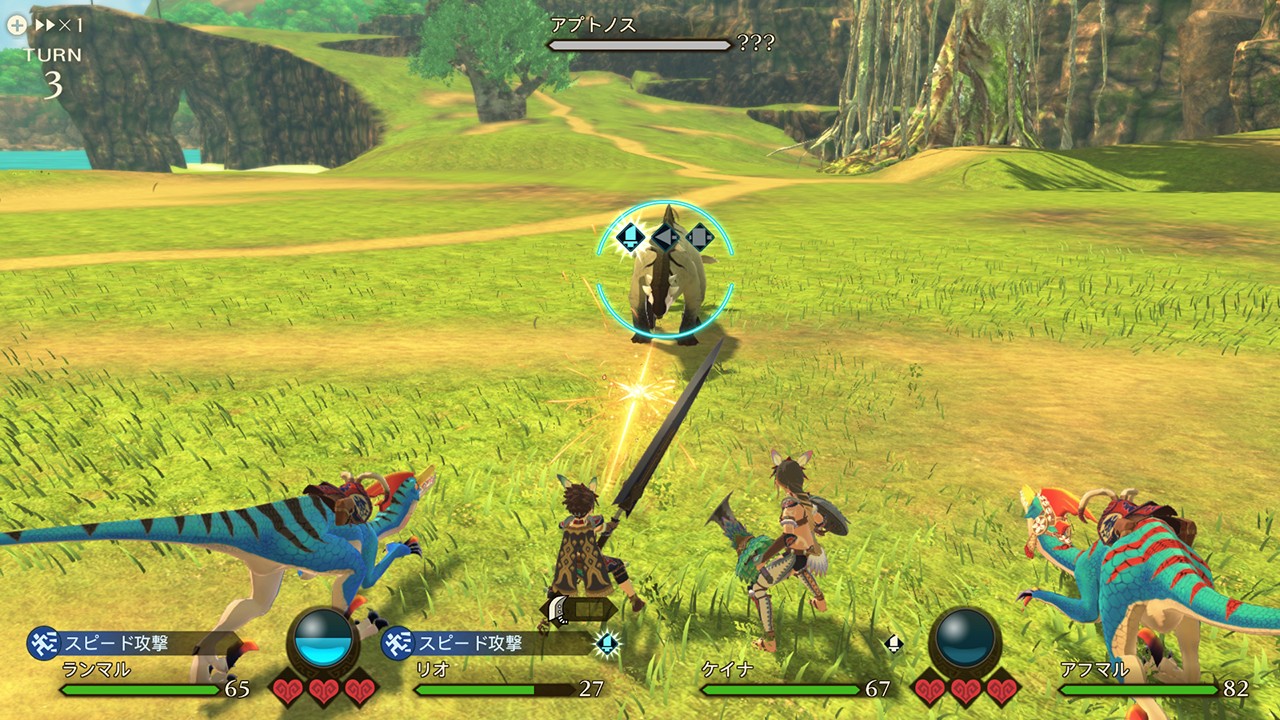The height and width of the screenshot is (720, 1280).
Task: Select the dark empty kinship gauge orb
Action: coord(965,639)
